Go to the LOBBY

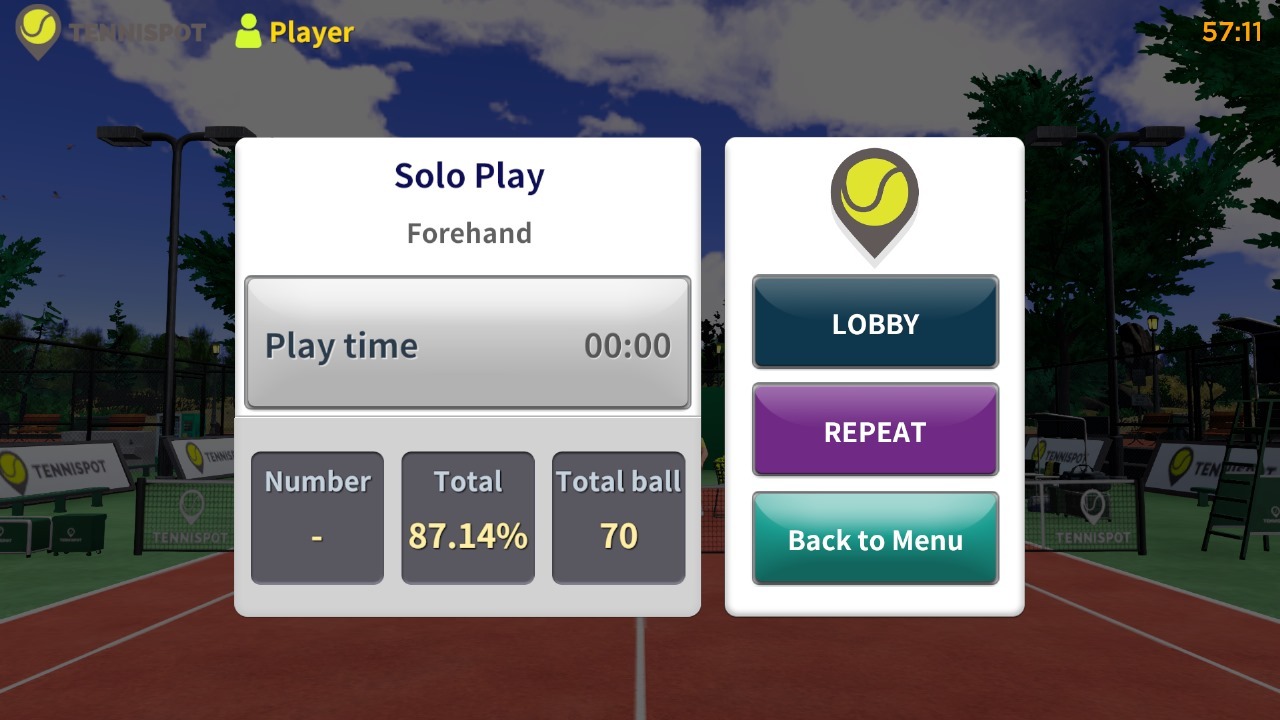(x=875, y=323)
